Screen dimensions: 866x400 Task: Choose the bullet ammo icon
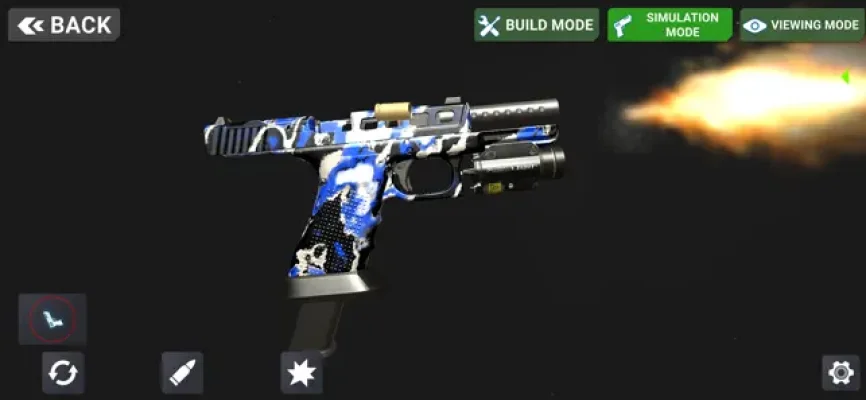coord(182,373)
